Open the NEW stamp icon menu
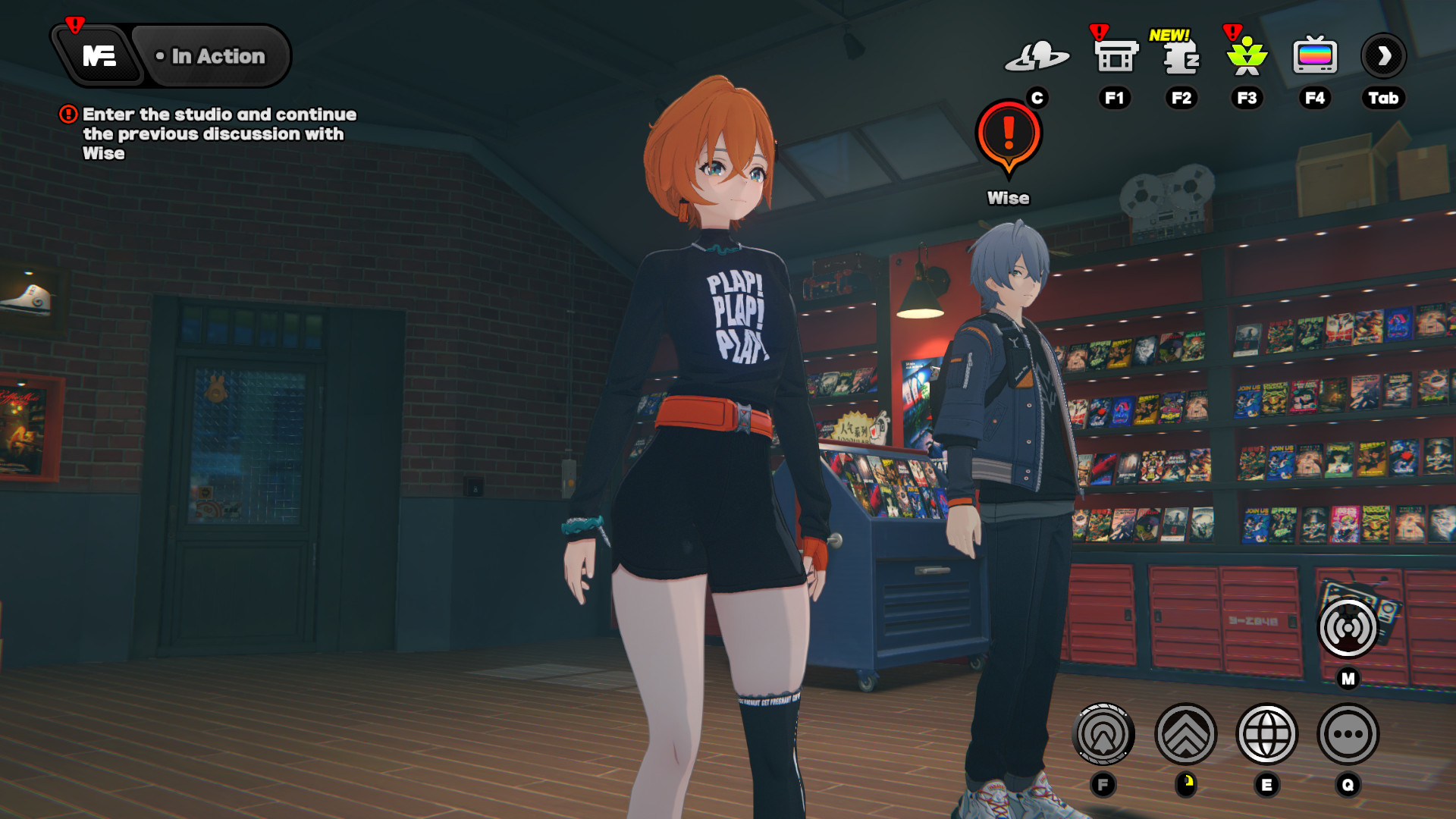Image resolution: width=1456 pixels, height=819 pixels. pos(1181,56)
